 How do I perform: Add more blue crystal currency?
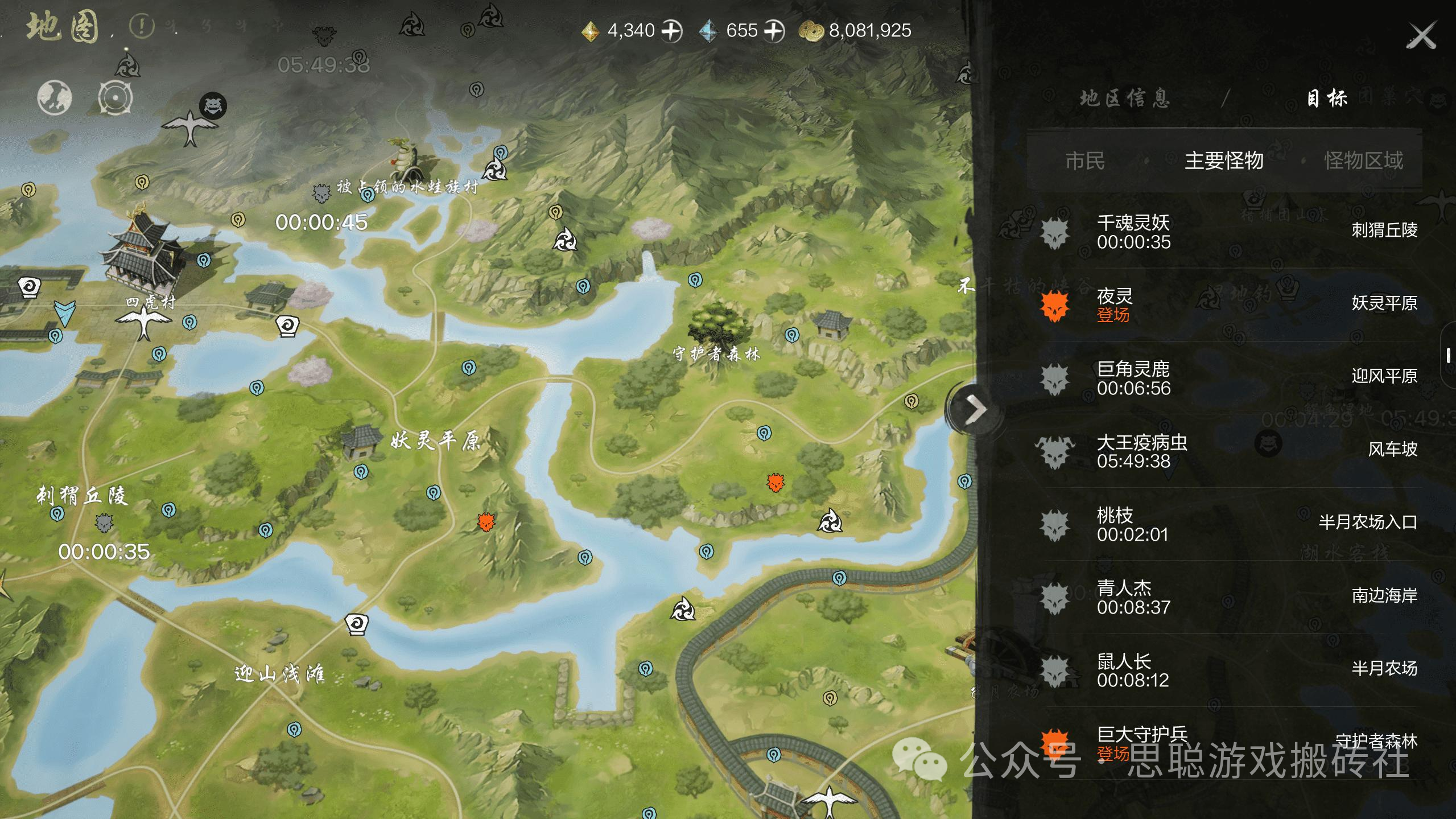774,31
